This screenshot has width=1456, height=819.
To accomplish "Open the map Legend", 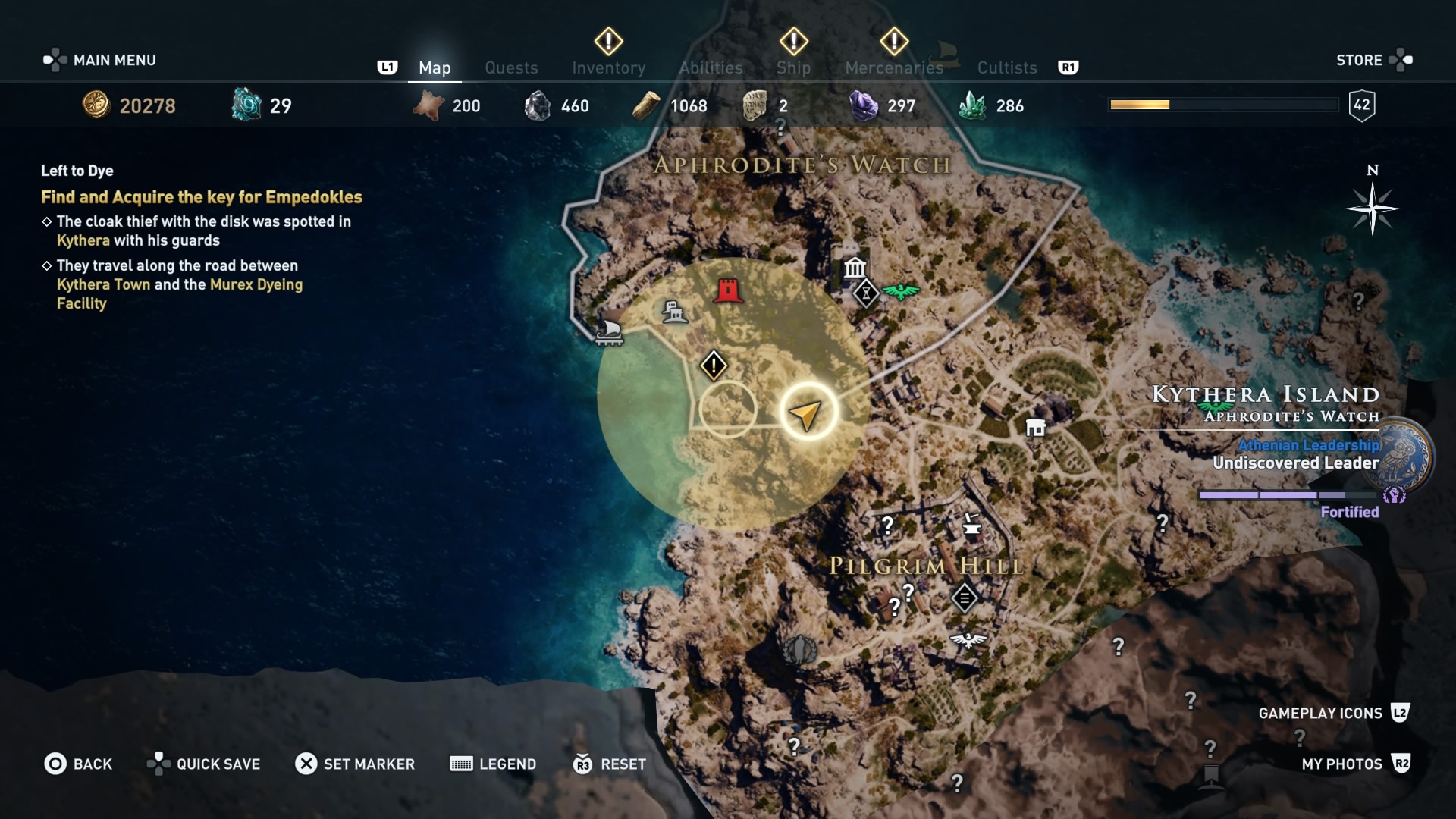I will pyautogui.click(x=493, y=764).
